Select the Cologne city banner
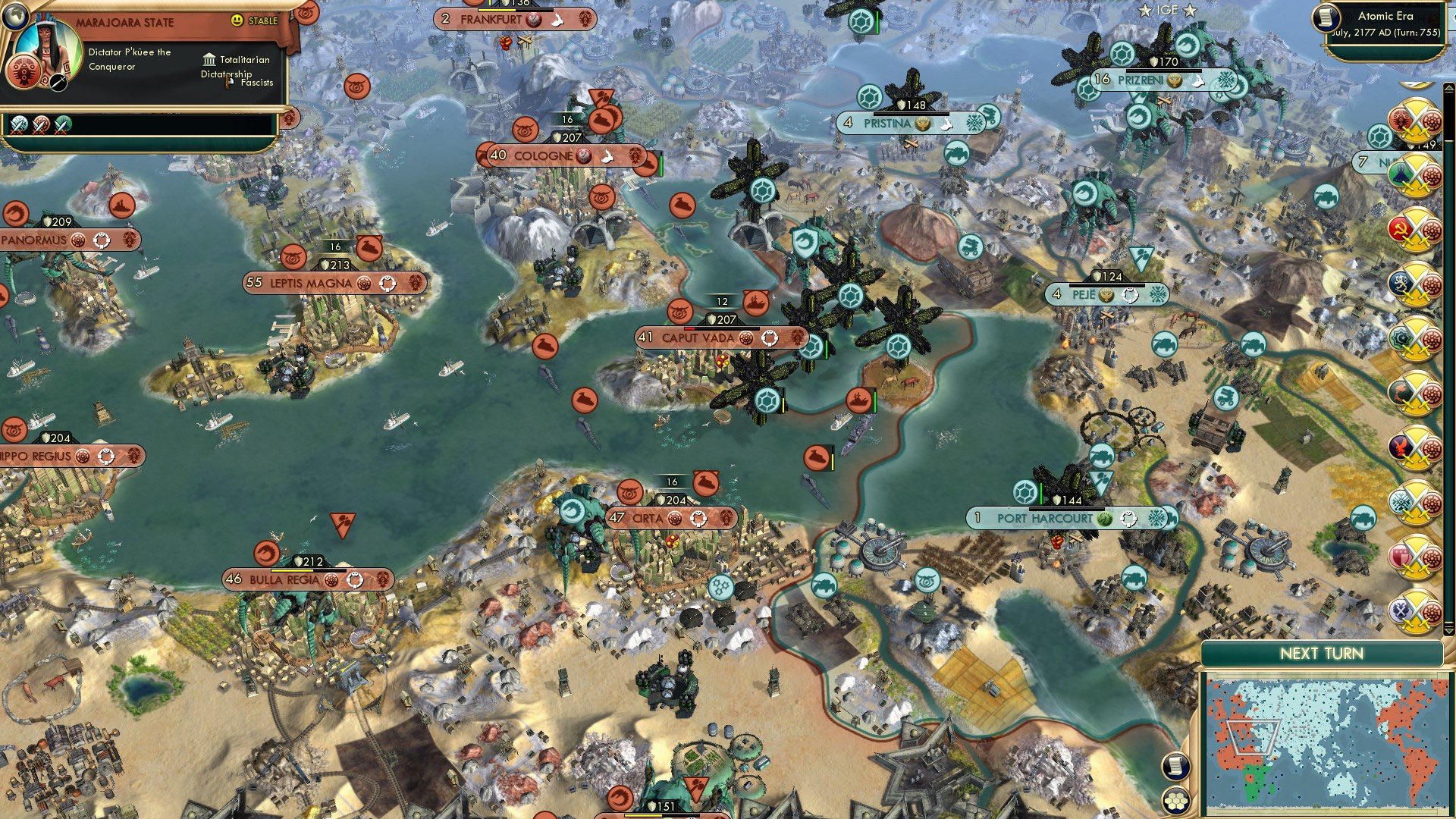Viewport: 1456px width, 819px height. coord(543,155)
